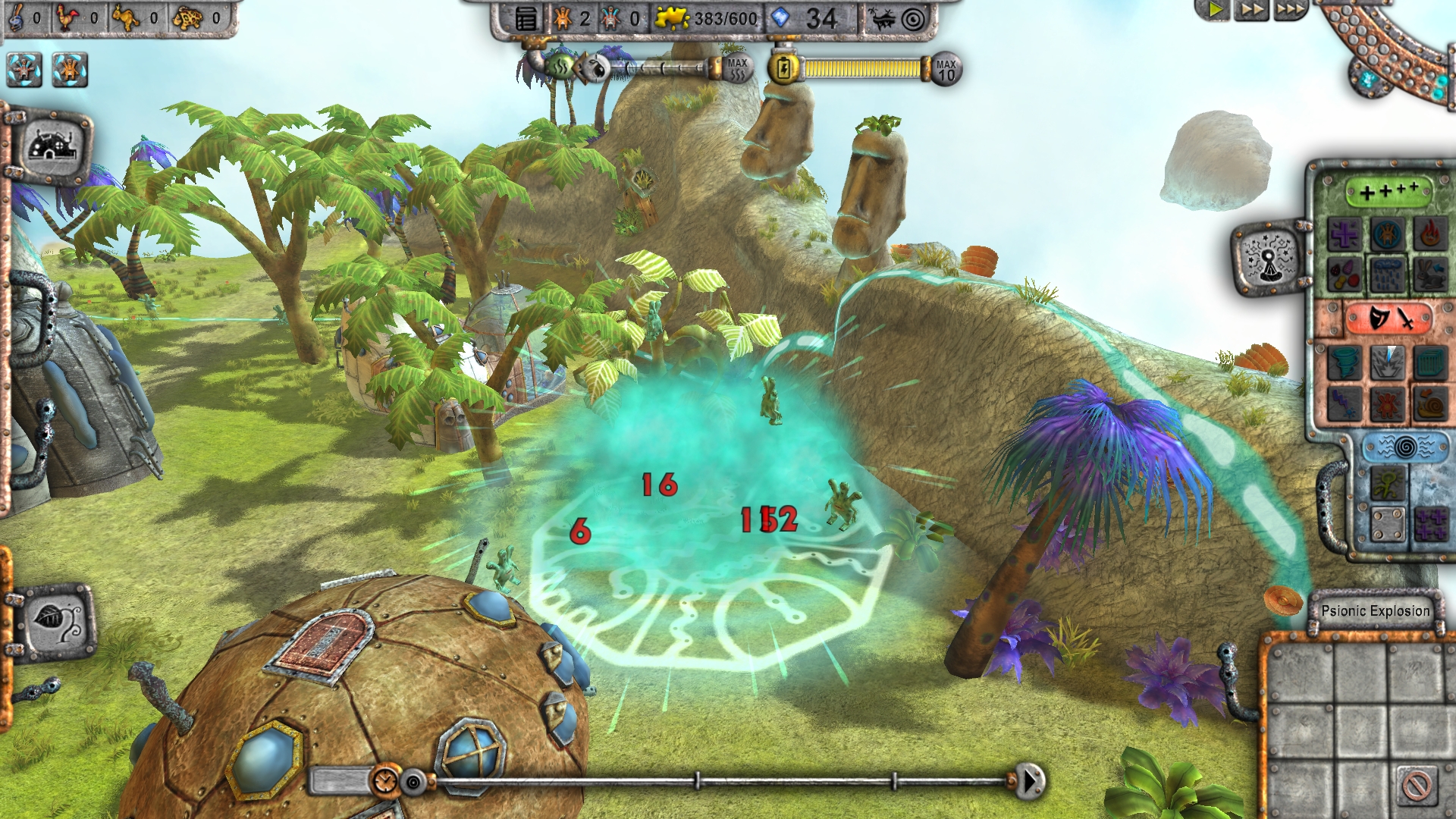Pick the Tornado spell in the combat section
This screenshot has width=1456, height=819.
[1346, 362]
